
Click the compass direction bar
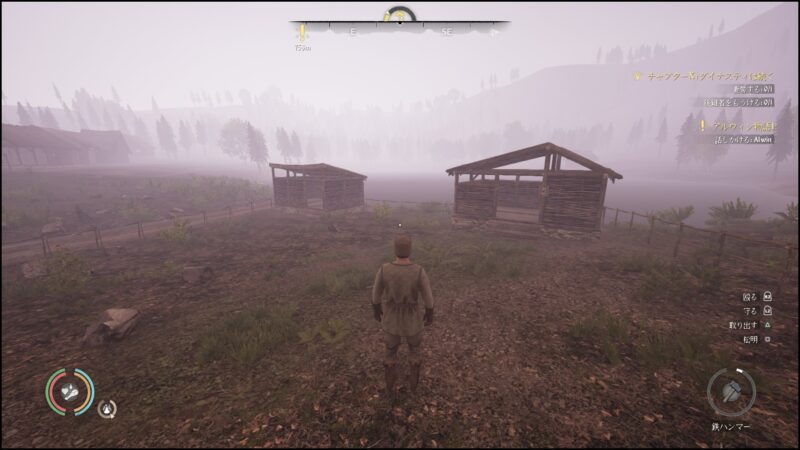click(x=400, y=32)
